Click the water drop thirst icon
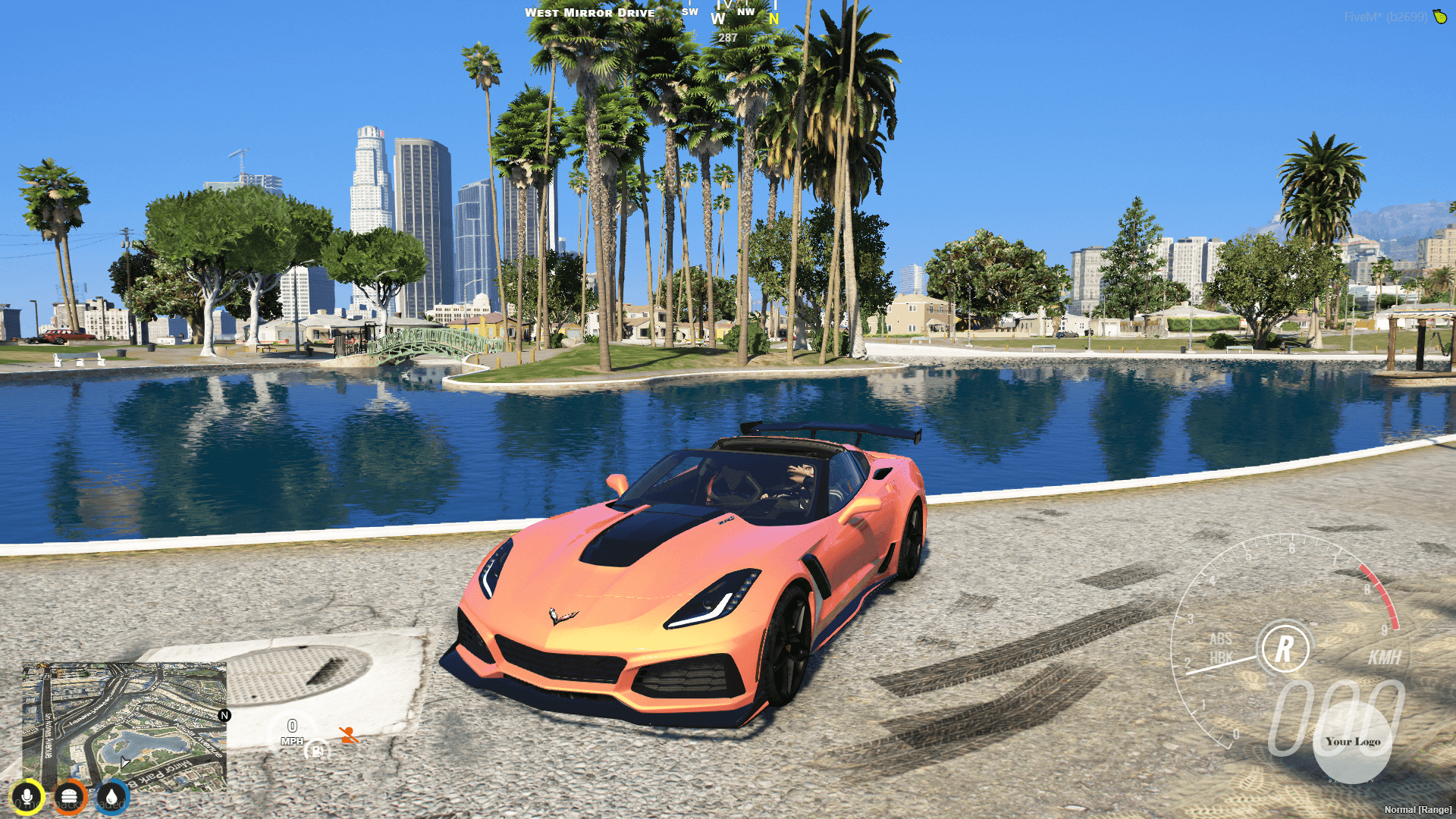 [x=113, y=797]
